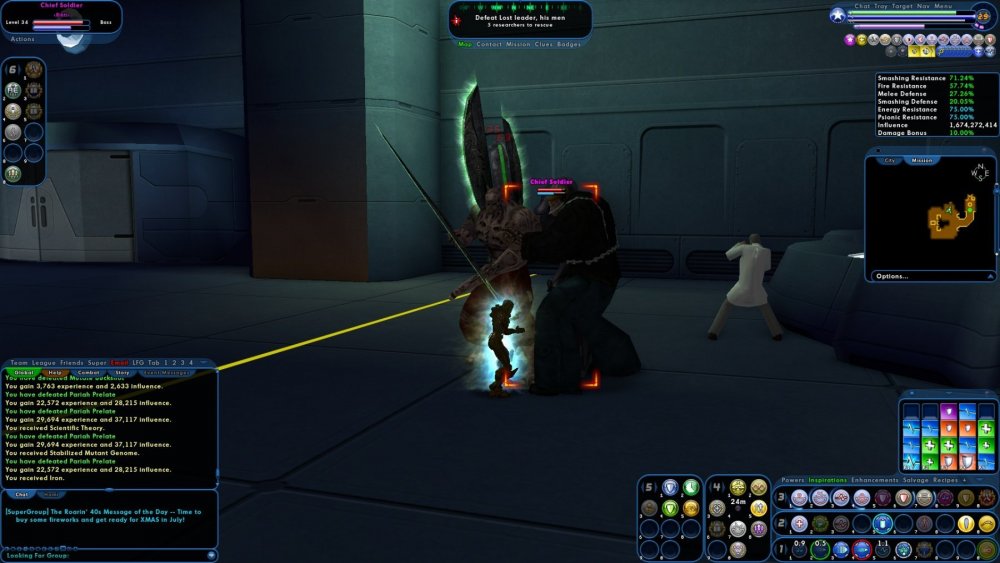Show the Badges tab
The height and width of the screenshot is (563, 1000).
(569, 44)
